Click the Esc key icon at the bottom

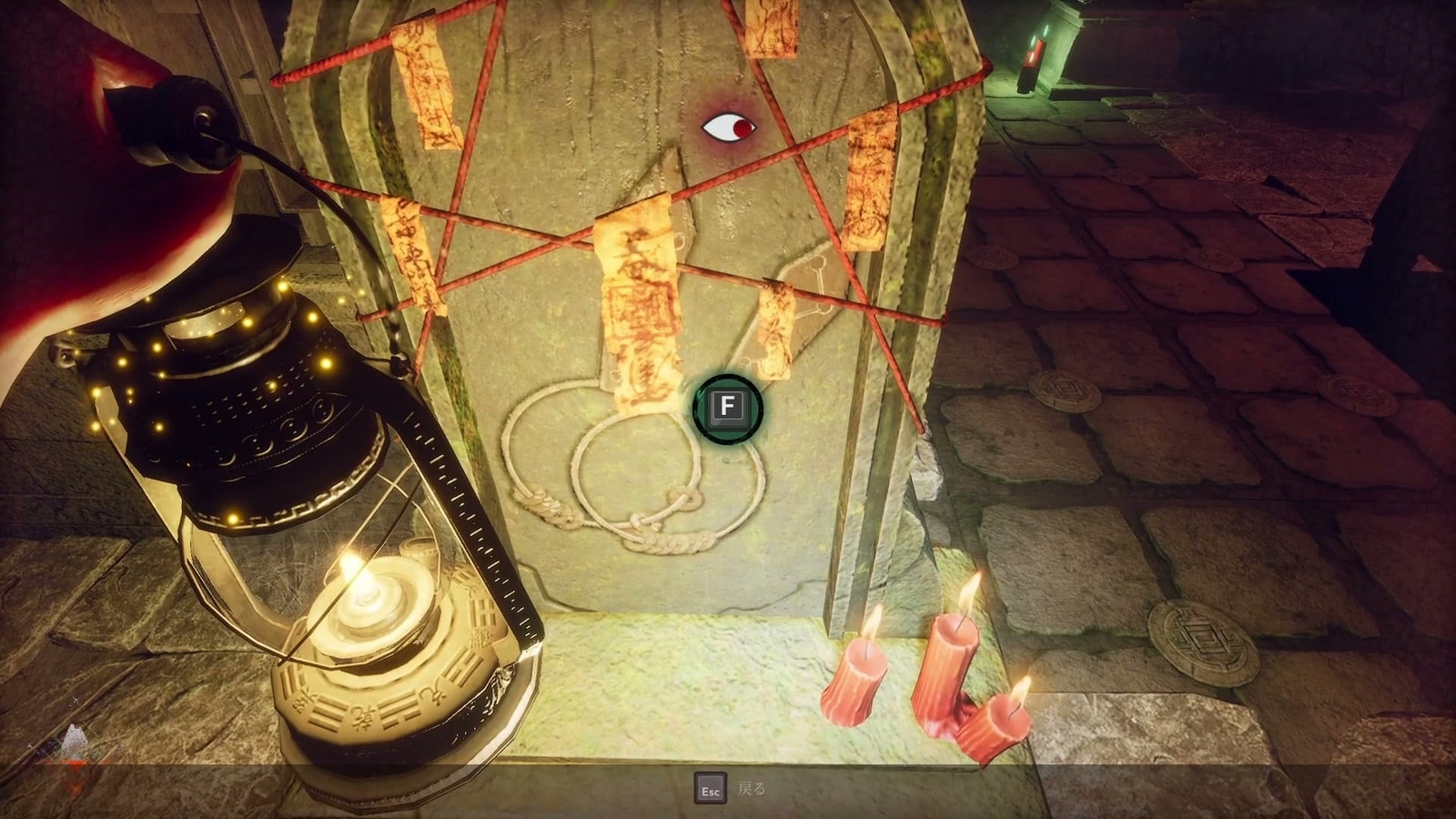pos(709,788)
